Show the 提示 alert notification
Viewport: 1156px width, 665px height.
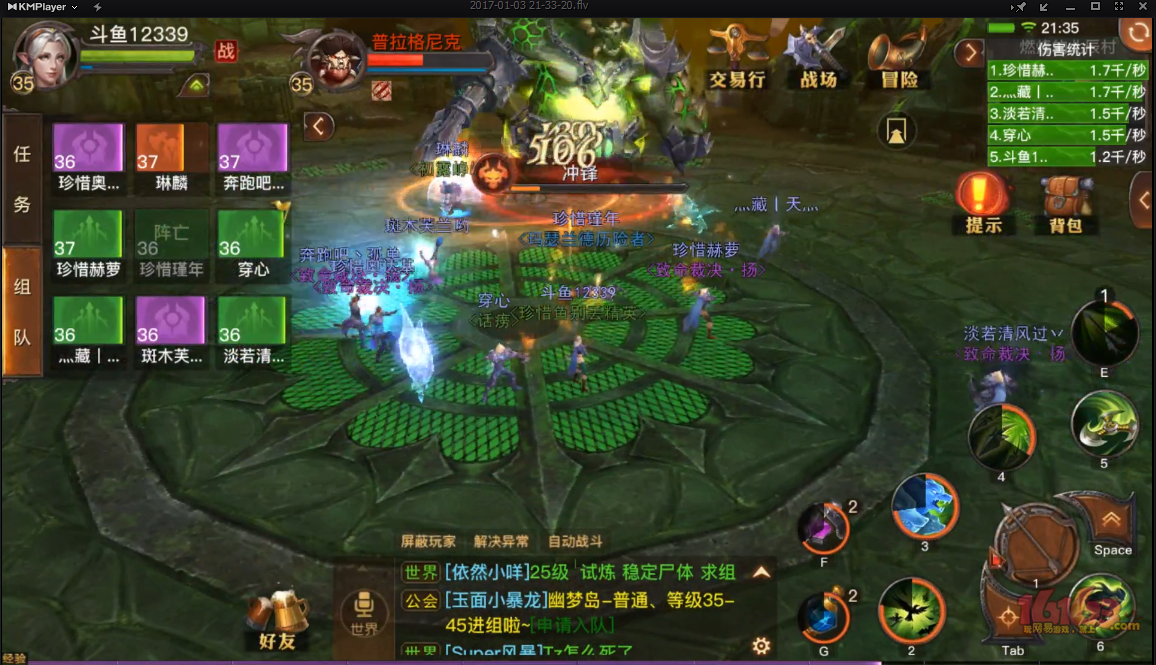coord(983,203)
